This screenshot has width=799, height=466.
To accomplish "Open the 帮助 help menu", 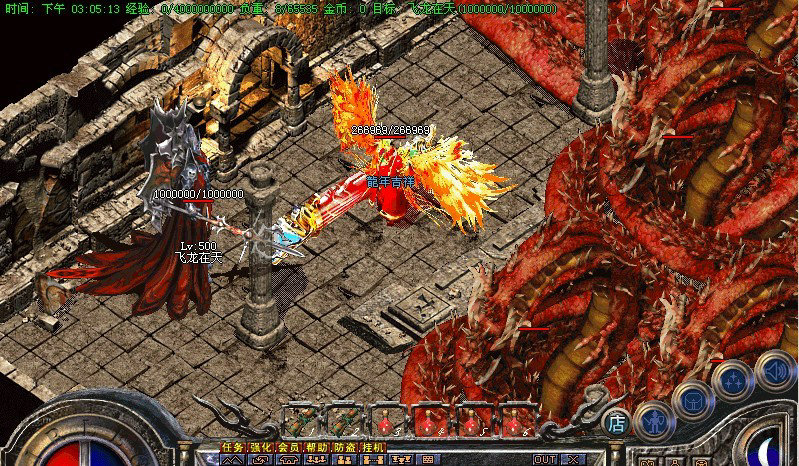I will (x=316, y=447).
